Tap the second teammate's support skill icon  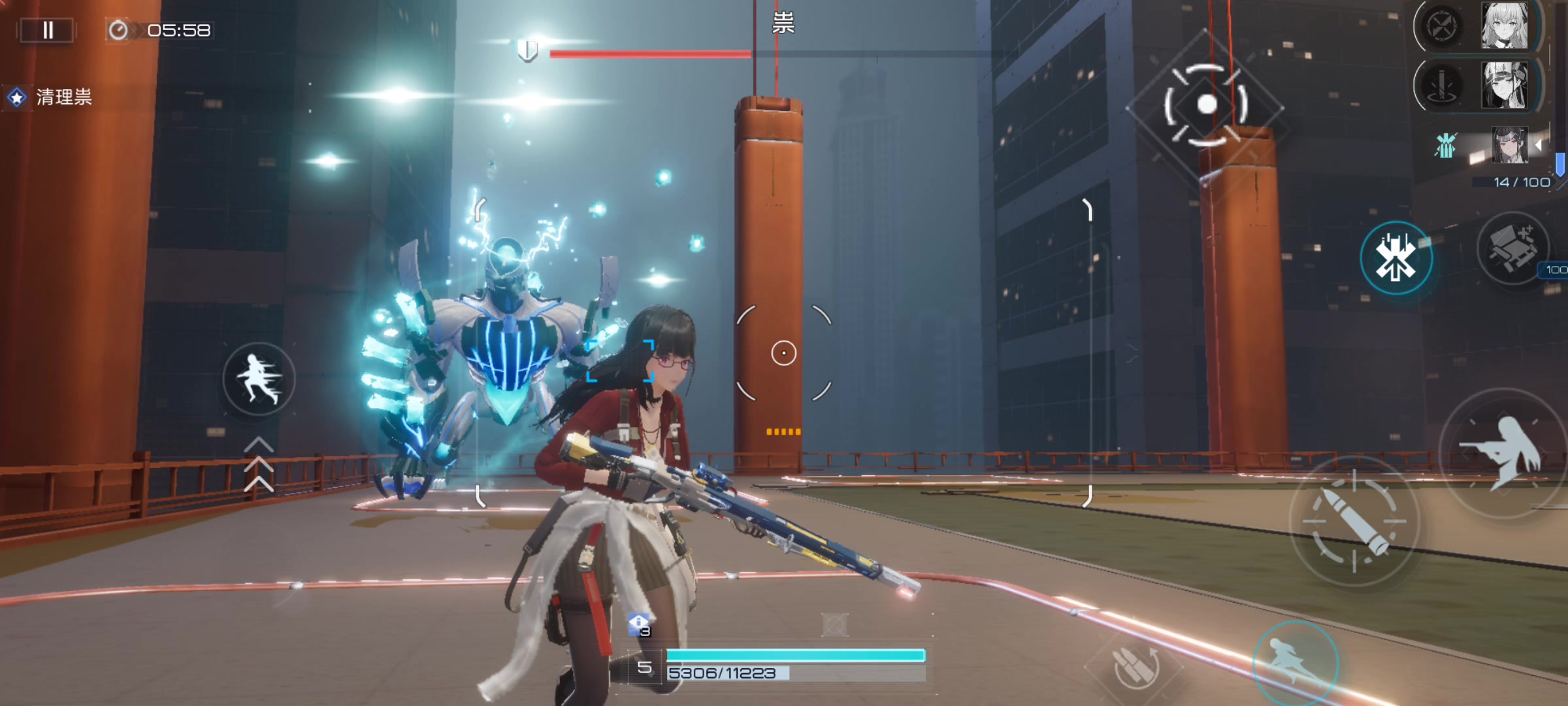pos(1442,85)
